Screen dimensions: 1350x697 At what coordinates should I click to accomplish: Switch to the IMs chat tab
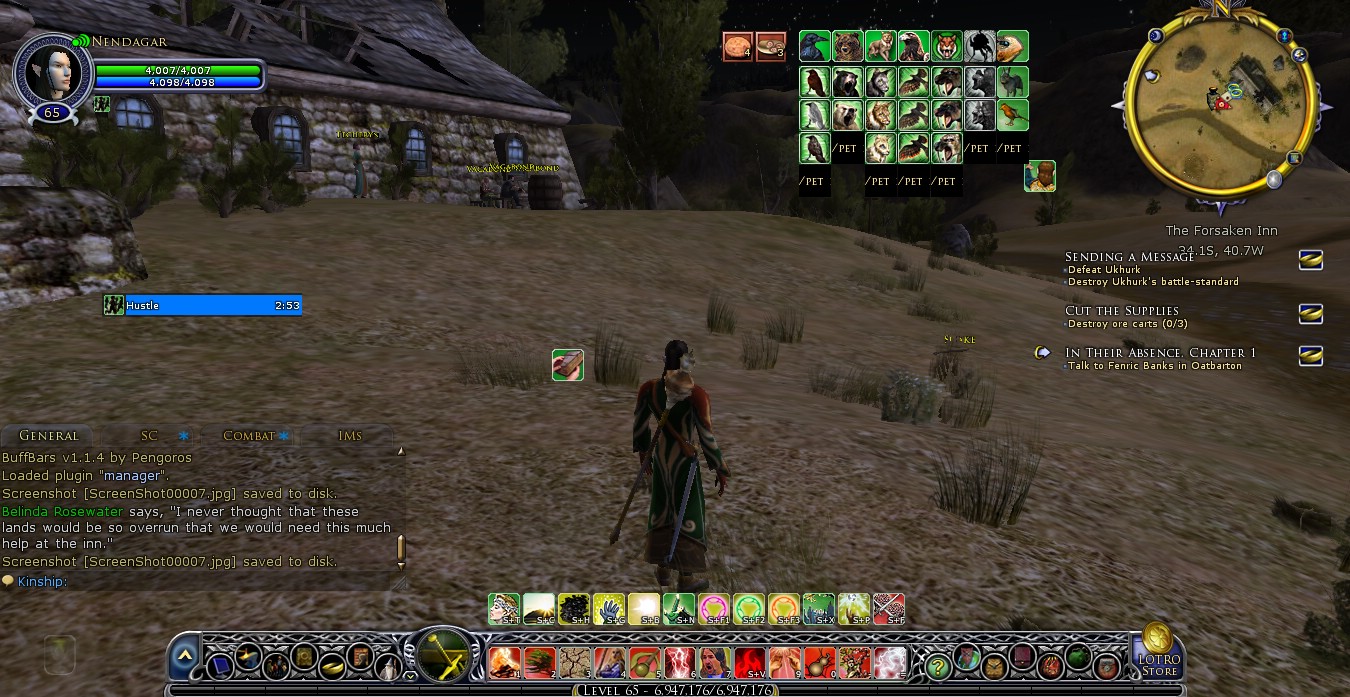click(x=350, y=435)
